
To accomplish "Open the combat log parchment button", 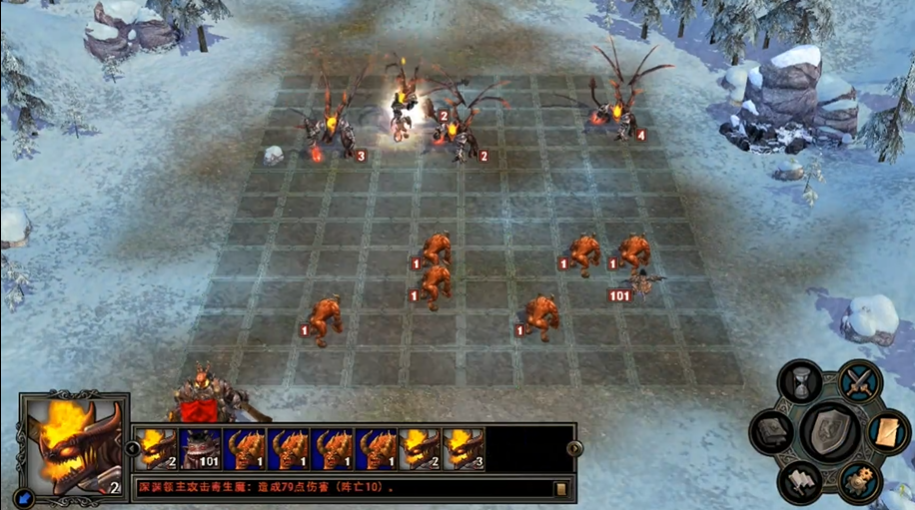I will tap(888, 432).
